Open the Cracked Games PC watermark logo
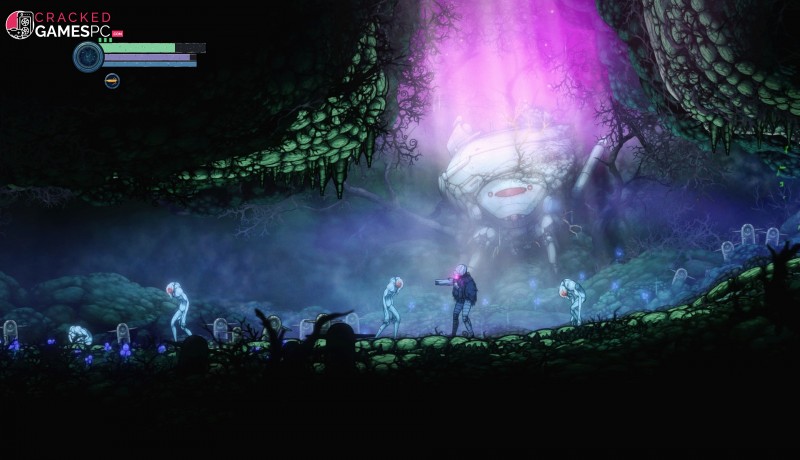Screen dimensions: 800x460 [58, 25]
